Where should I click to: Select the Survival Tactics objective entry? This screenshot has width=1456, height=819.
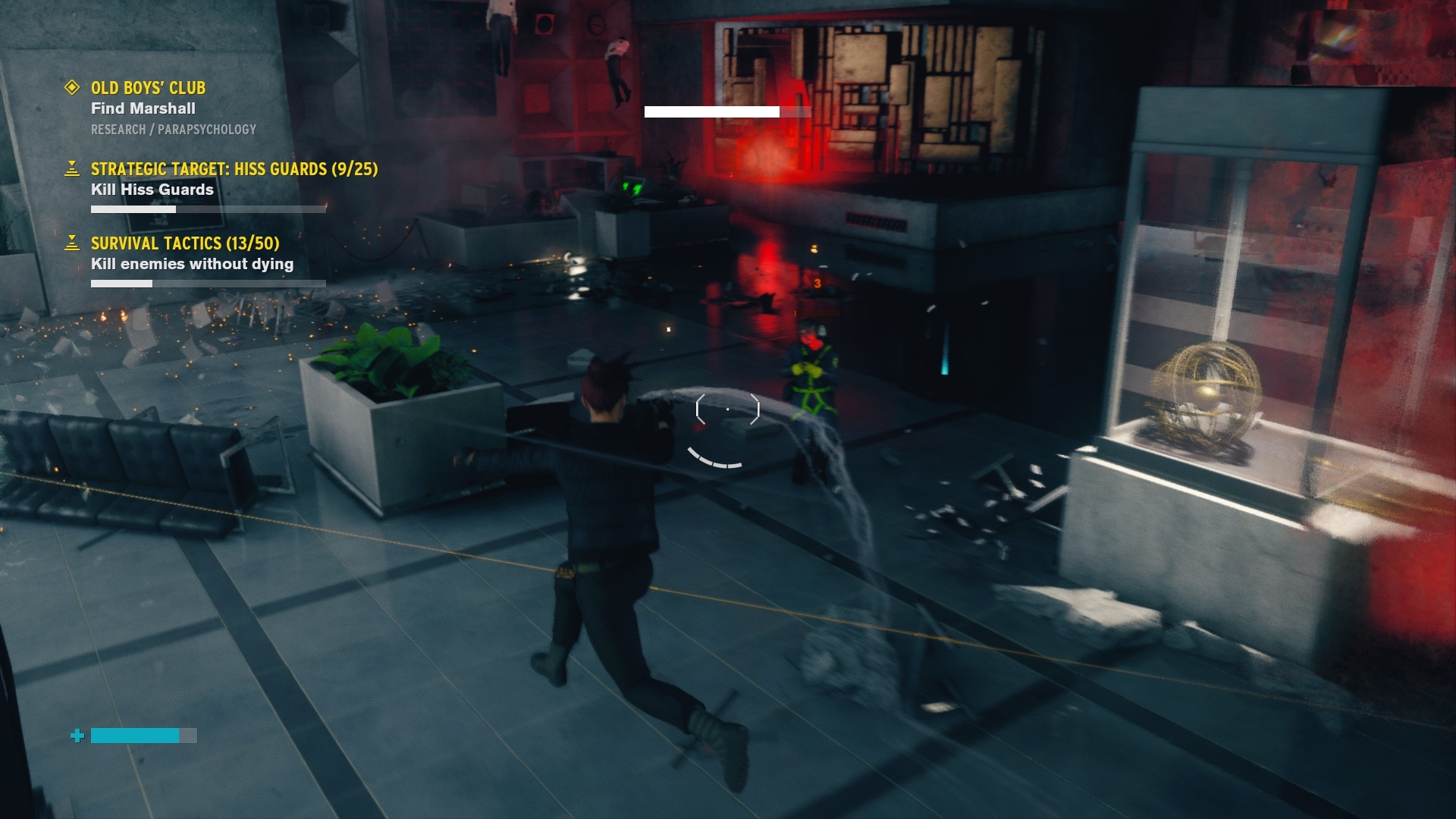pyautogui.click(x=185, y=243)
